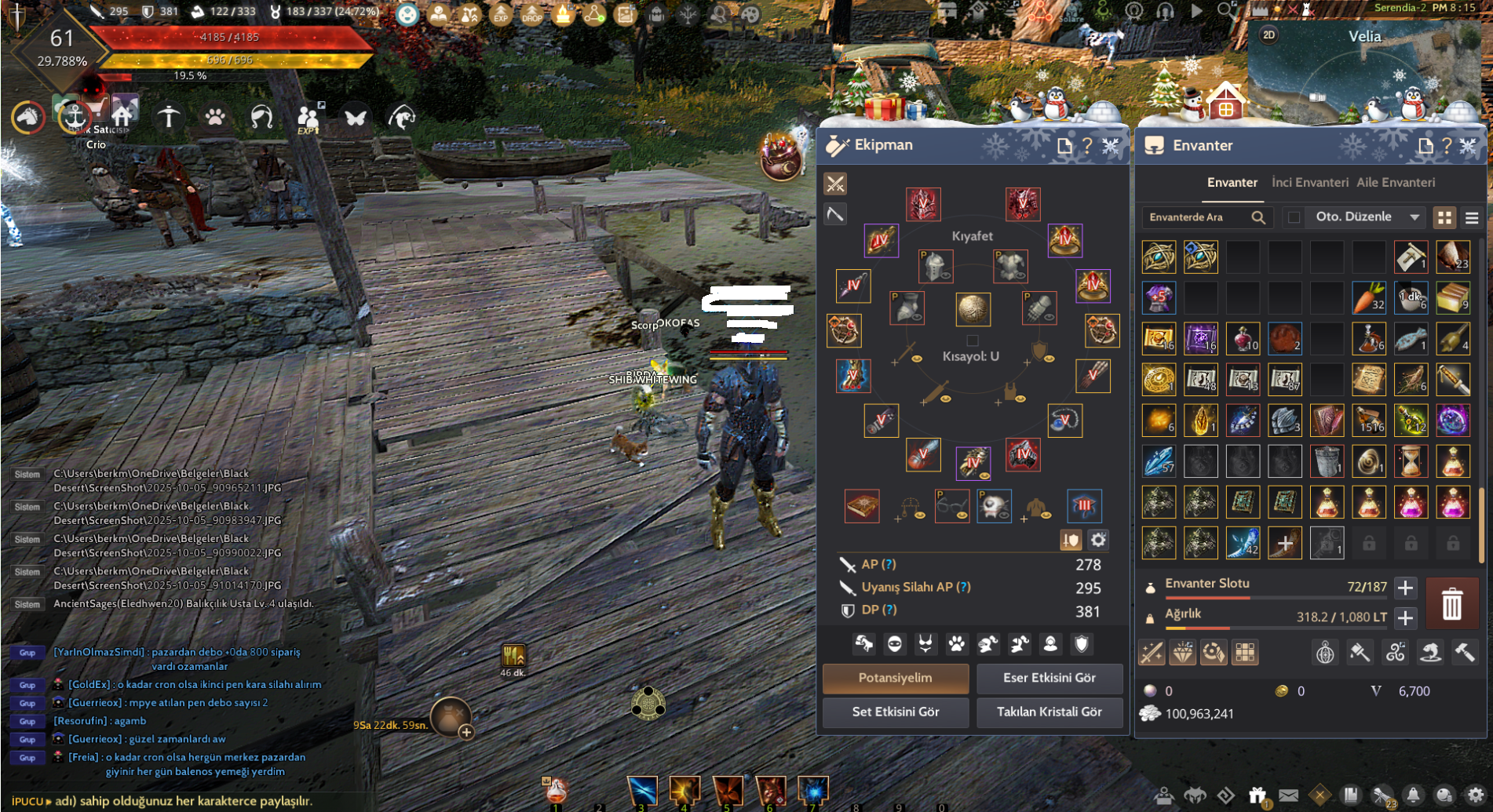The image size is (1493, 812).
Task: Close the Ekipman window
Action: [1111, 145]
